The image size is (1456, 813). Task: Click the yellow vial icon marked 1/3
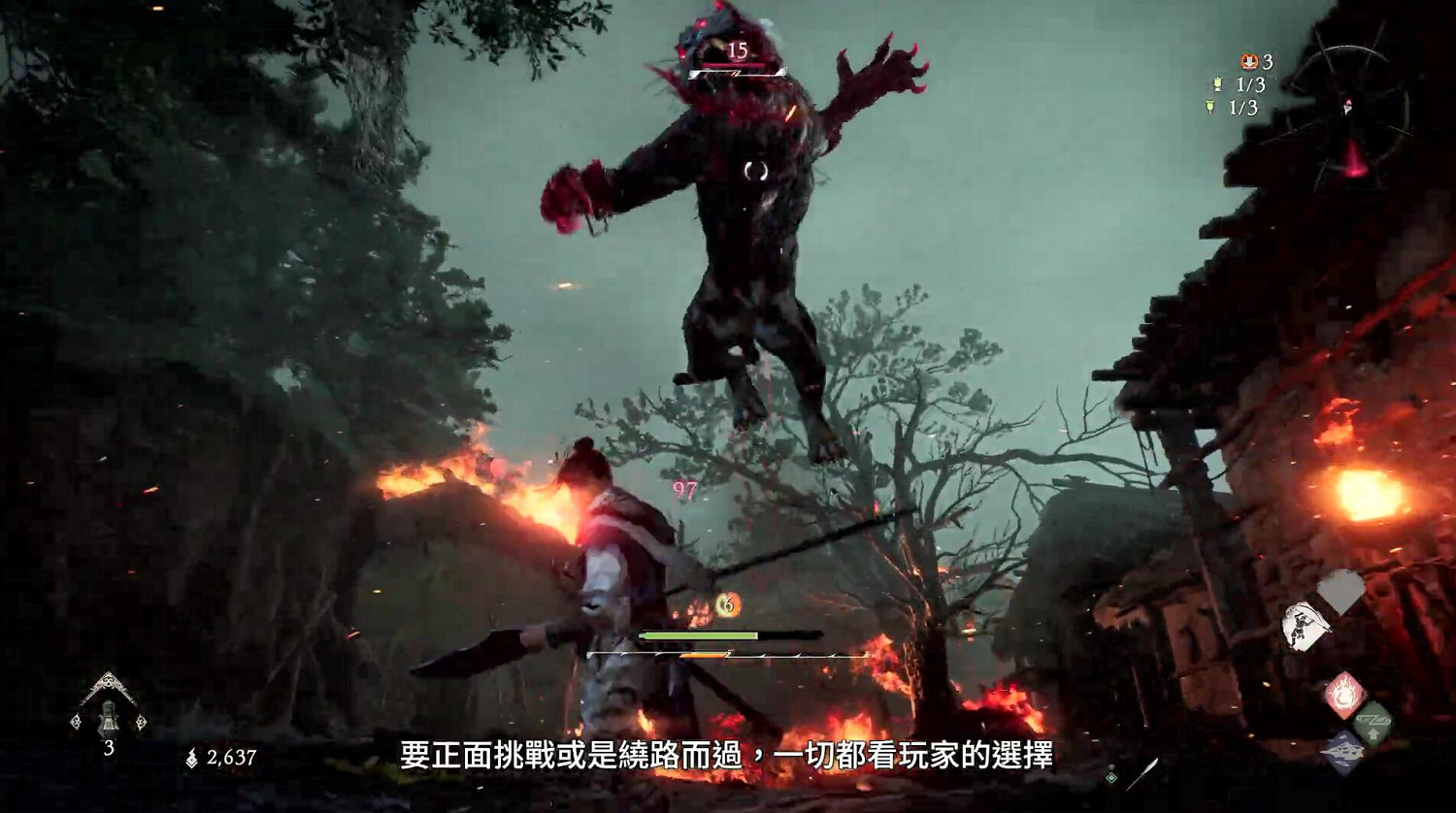tap(1216, 84)
